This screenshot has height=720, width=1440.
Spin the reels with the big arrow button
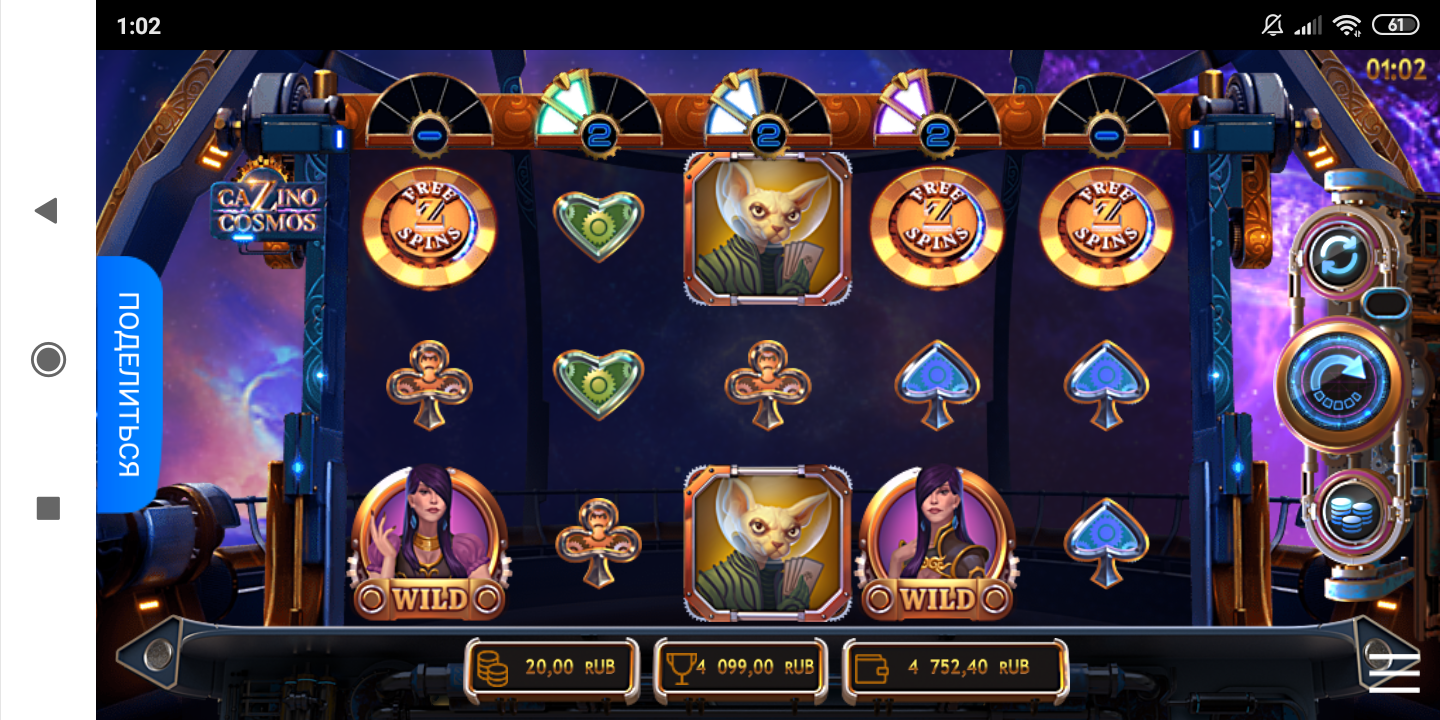coord(1341,384)
